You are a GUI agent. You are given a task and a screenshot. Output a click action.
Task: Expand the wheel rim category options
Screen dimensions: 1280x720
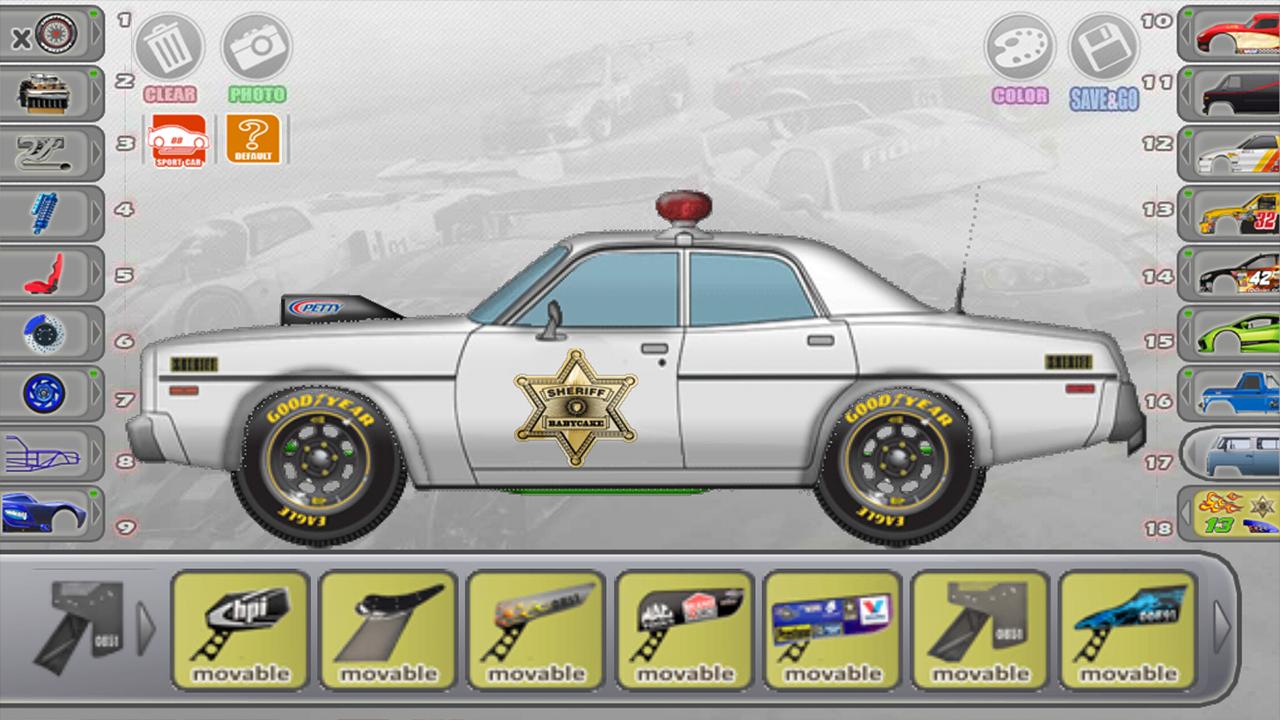97,393
